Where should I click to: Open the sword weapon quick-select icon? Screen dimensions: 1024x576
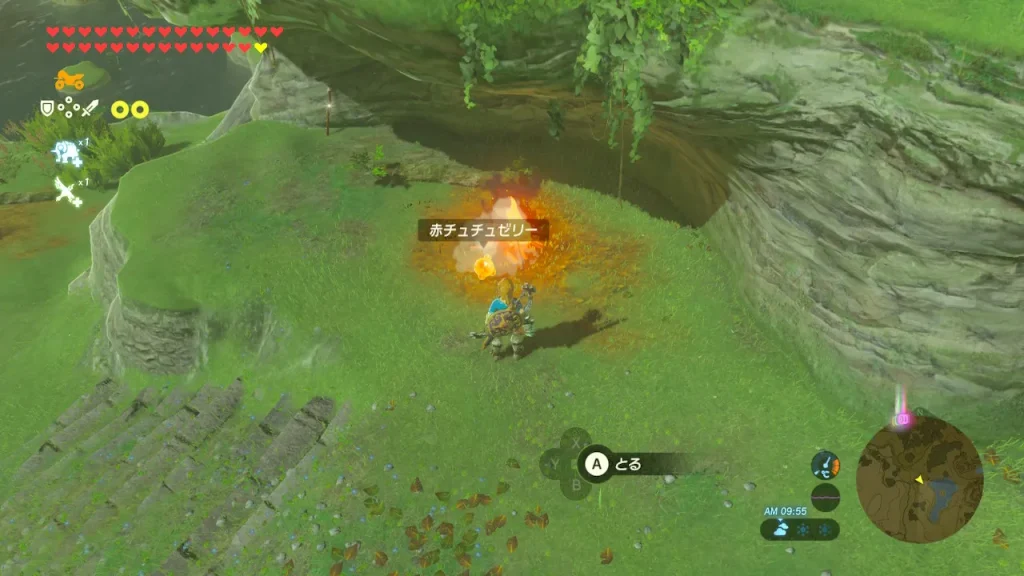(x=90, y=109)
